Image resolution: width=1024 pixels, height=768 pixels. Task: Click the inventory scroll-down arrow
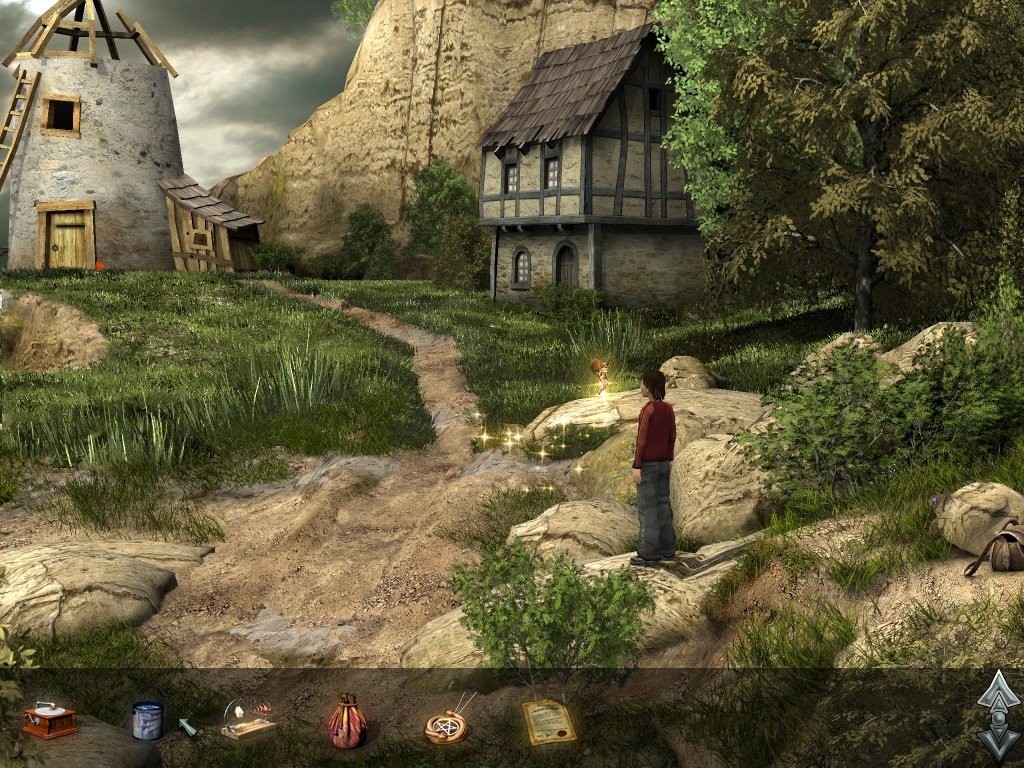point(998,741)
